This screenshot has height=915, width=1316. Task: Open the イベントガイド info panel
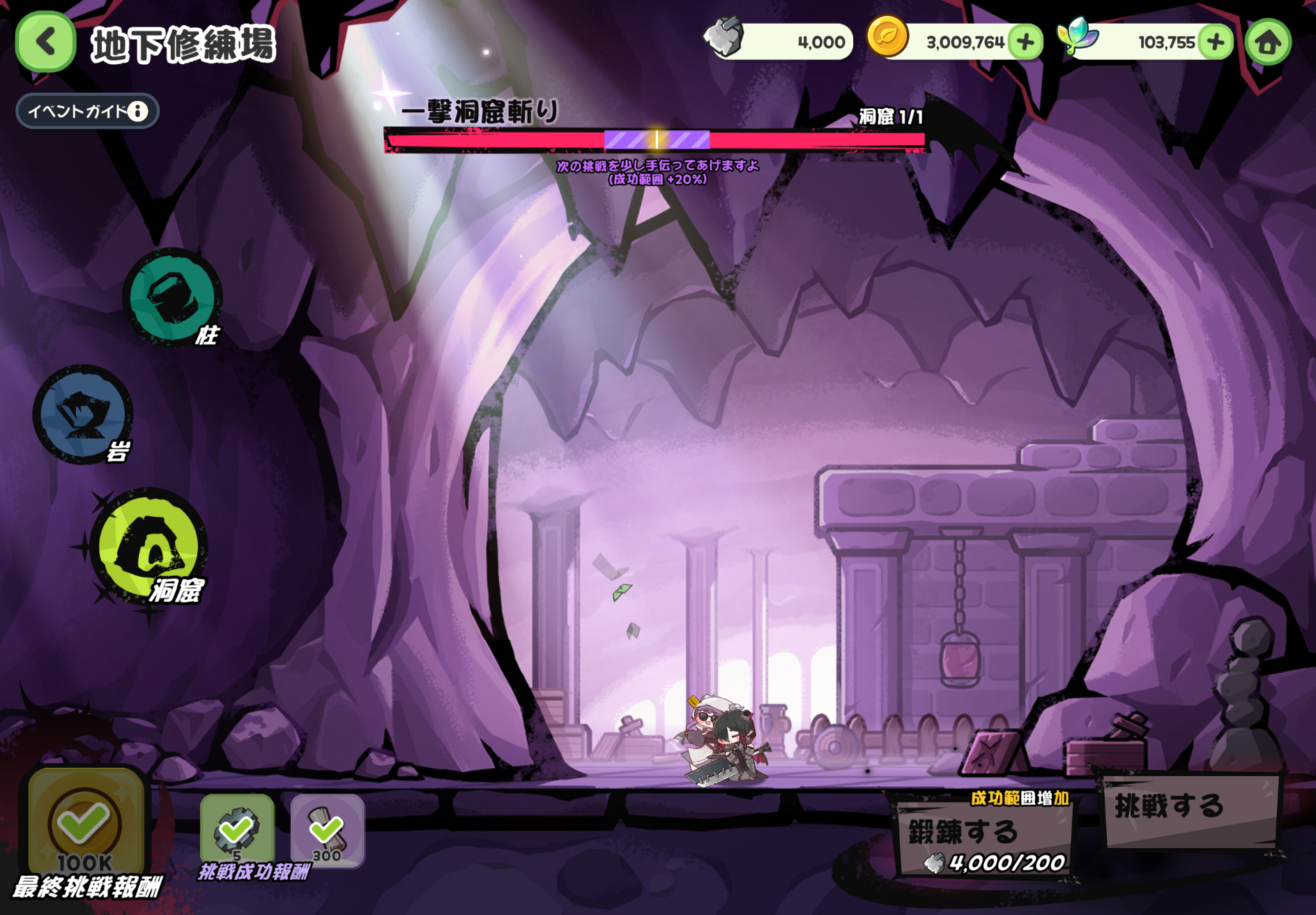88,111
